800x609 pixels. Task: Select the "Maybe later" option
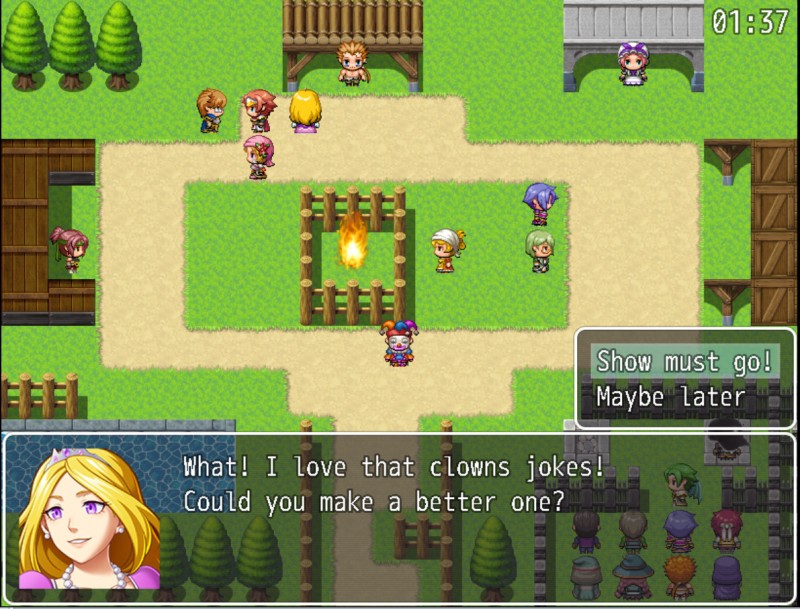tap(671, 397)
